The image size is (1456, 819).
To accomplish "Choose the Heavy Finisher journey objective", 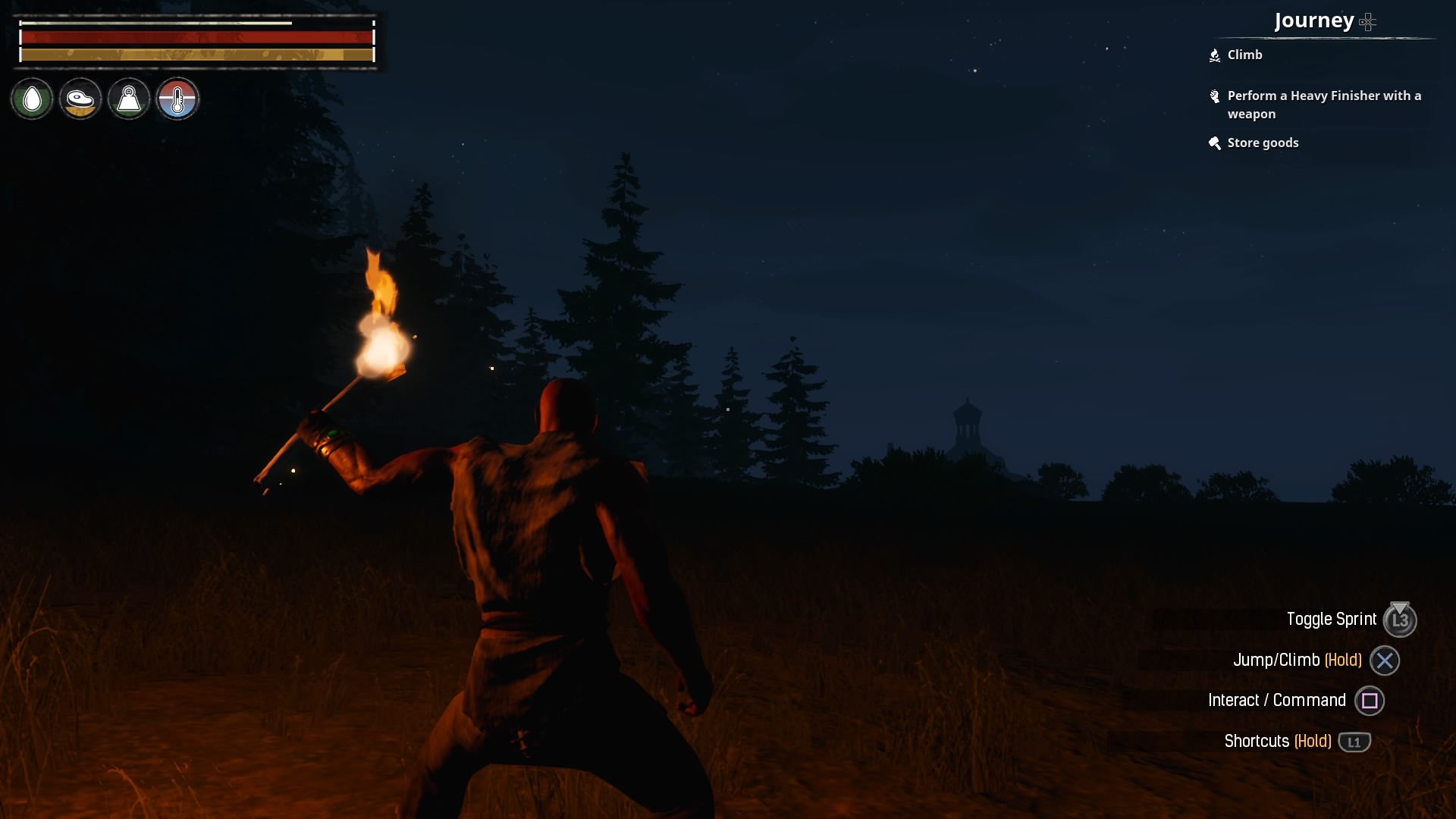I will click(x=1323, y=105).
